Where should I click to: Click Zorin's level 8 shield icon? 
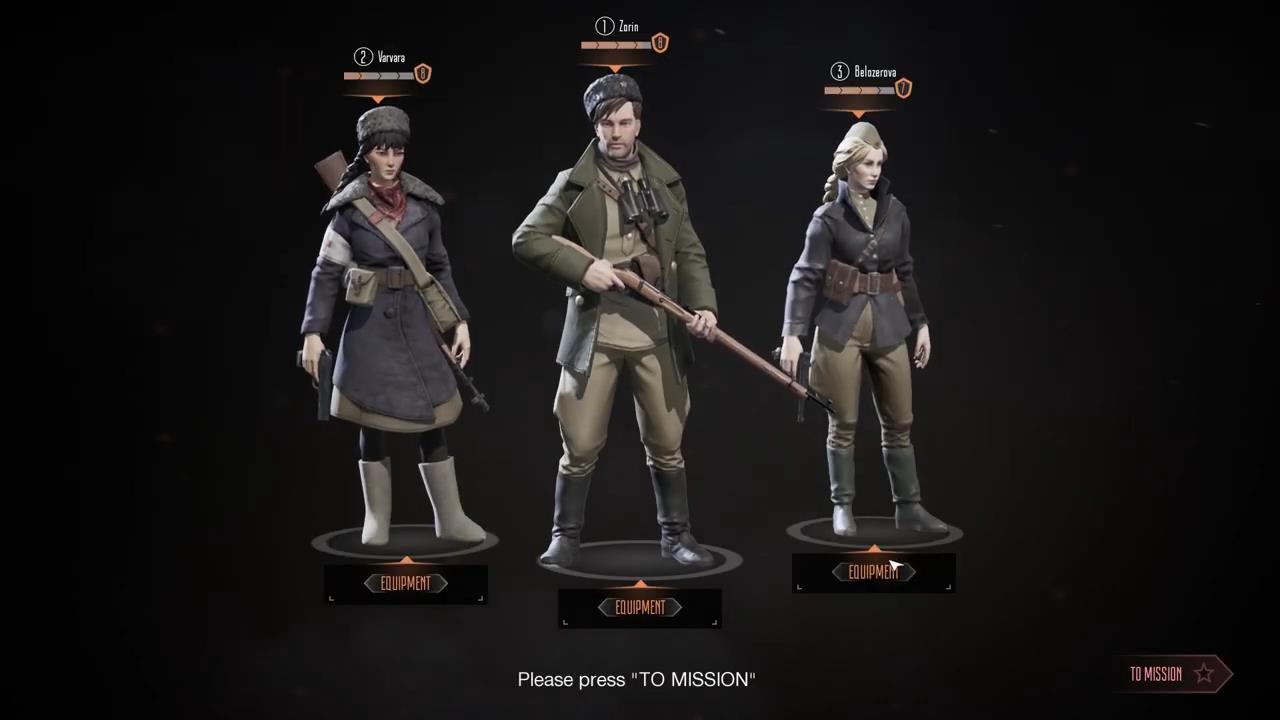(x=659, y=42)
